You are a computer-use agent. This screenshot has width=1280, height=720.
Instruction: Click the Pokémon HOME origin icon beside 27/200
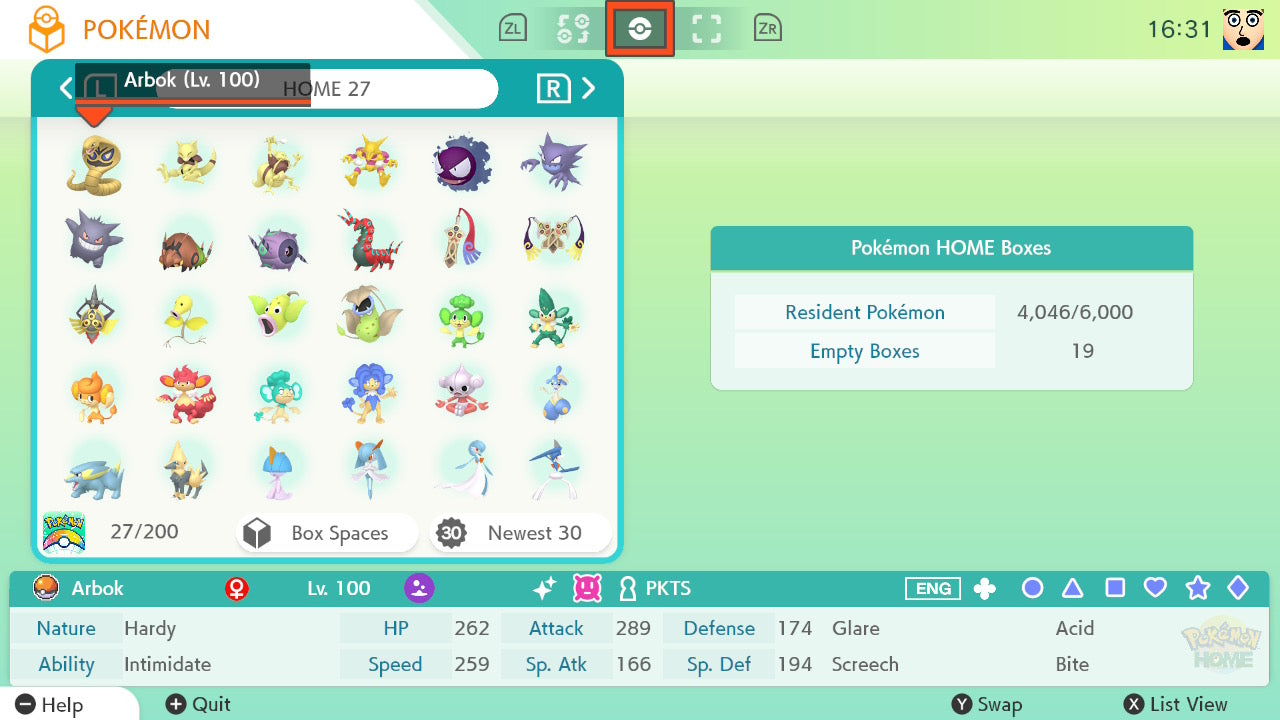(64, 531)
